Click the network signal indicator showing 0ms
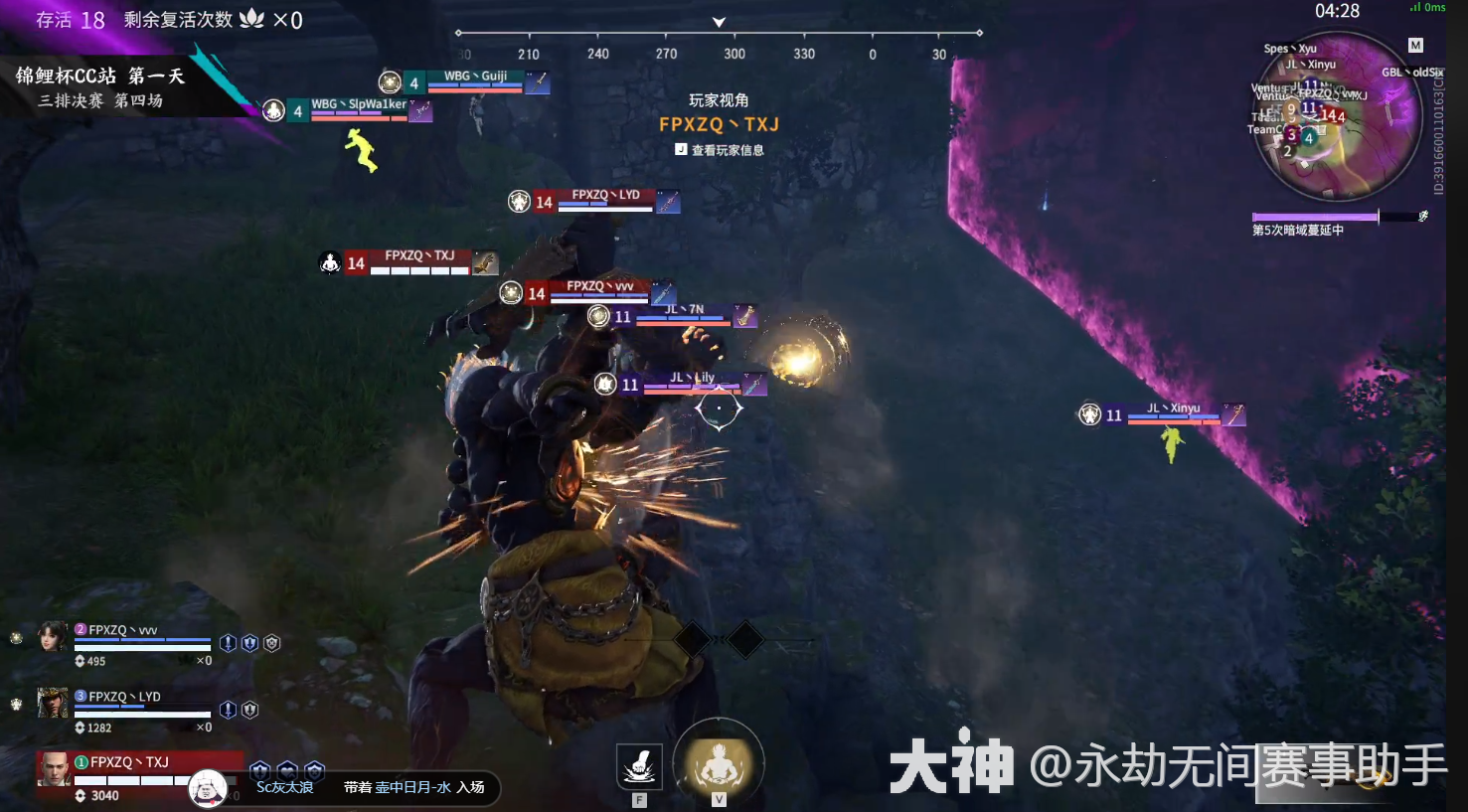 point(1429,7)
